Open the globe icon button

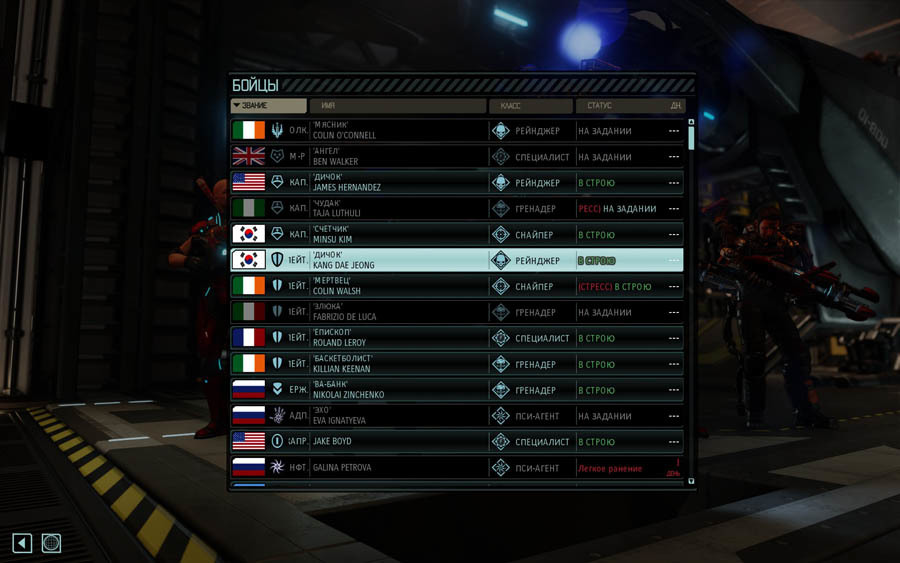click(x=52, y=543)
